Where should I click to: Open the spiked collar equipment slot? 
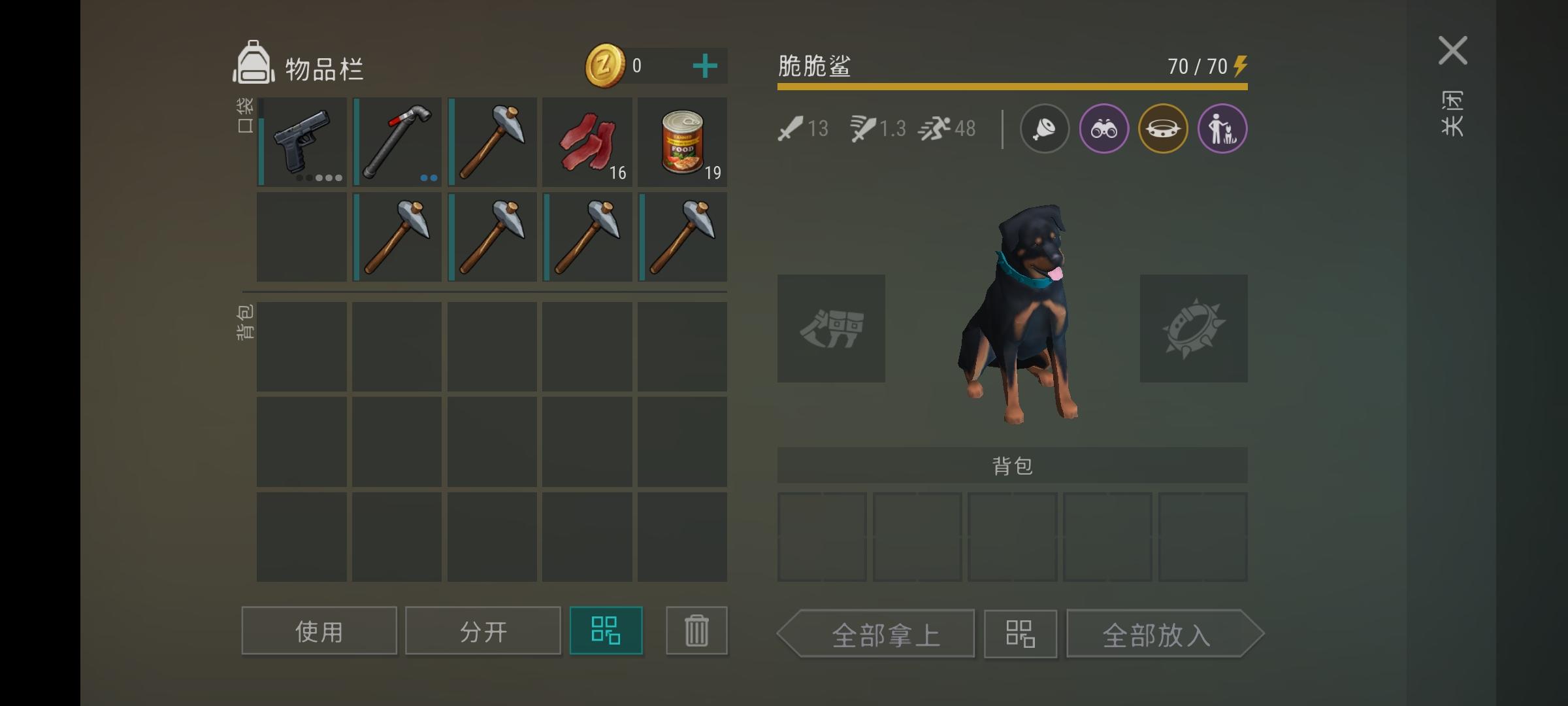[1194, 328]
